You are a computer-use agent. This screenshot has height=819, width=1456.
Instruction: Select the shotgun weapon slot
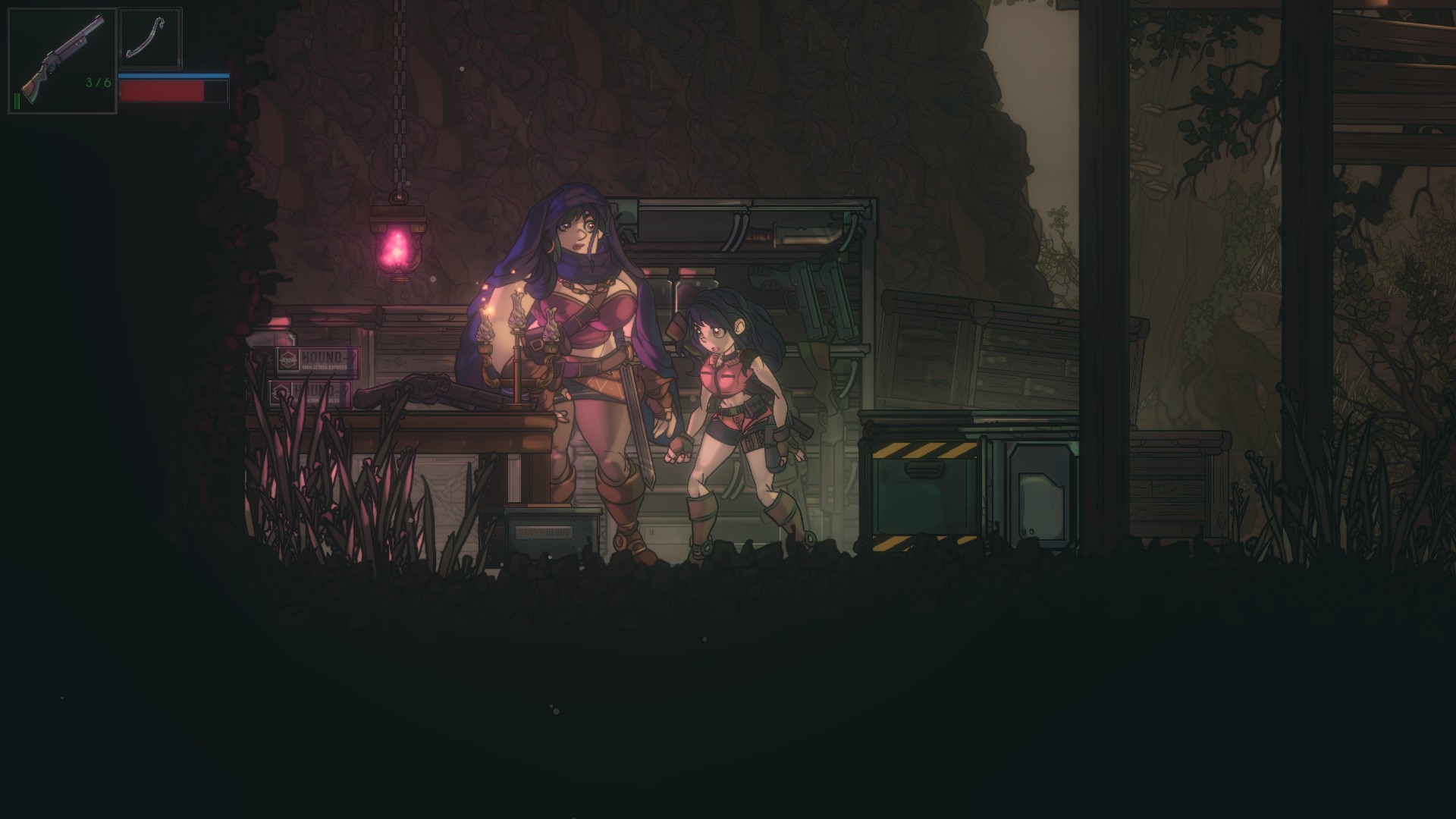62,61
